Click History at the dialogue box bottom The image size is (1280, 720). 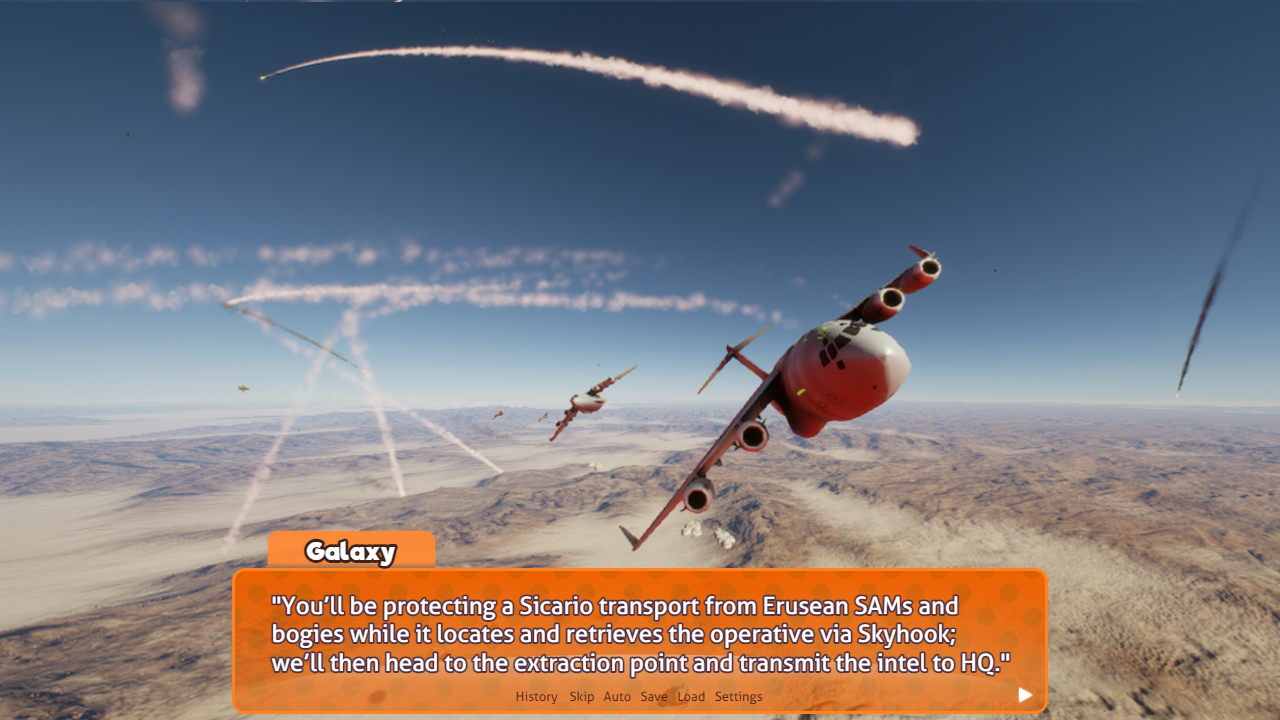point(536,696)
